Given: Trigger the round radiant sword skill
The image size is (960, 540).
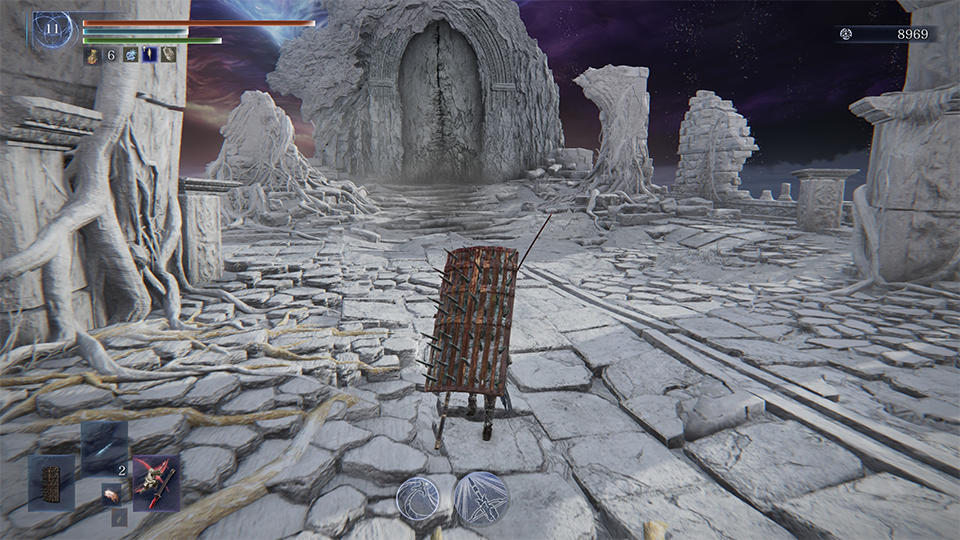Looking at the screenshot, I should point(481,496).
